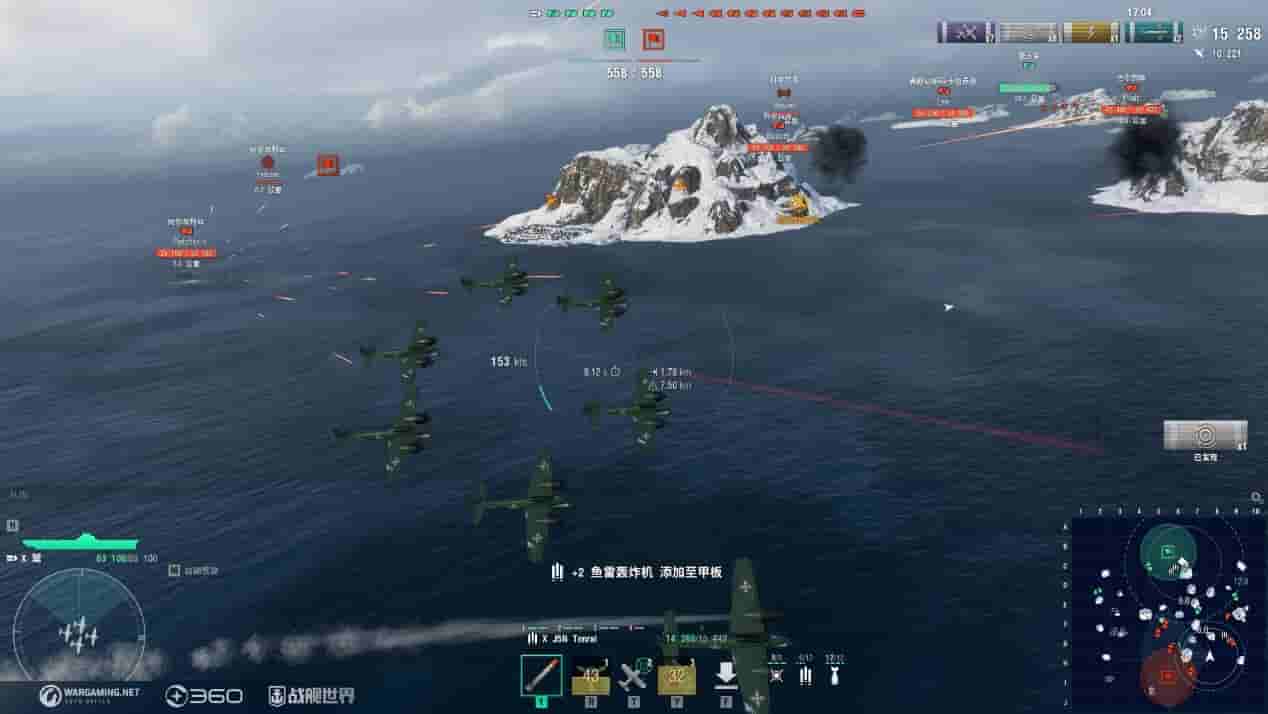Screen dimensions: 1268x714
Task: Click the squadron compass radar dial
Action: point(78,627)
